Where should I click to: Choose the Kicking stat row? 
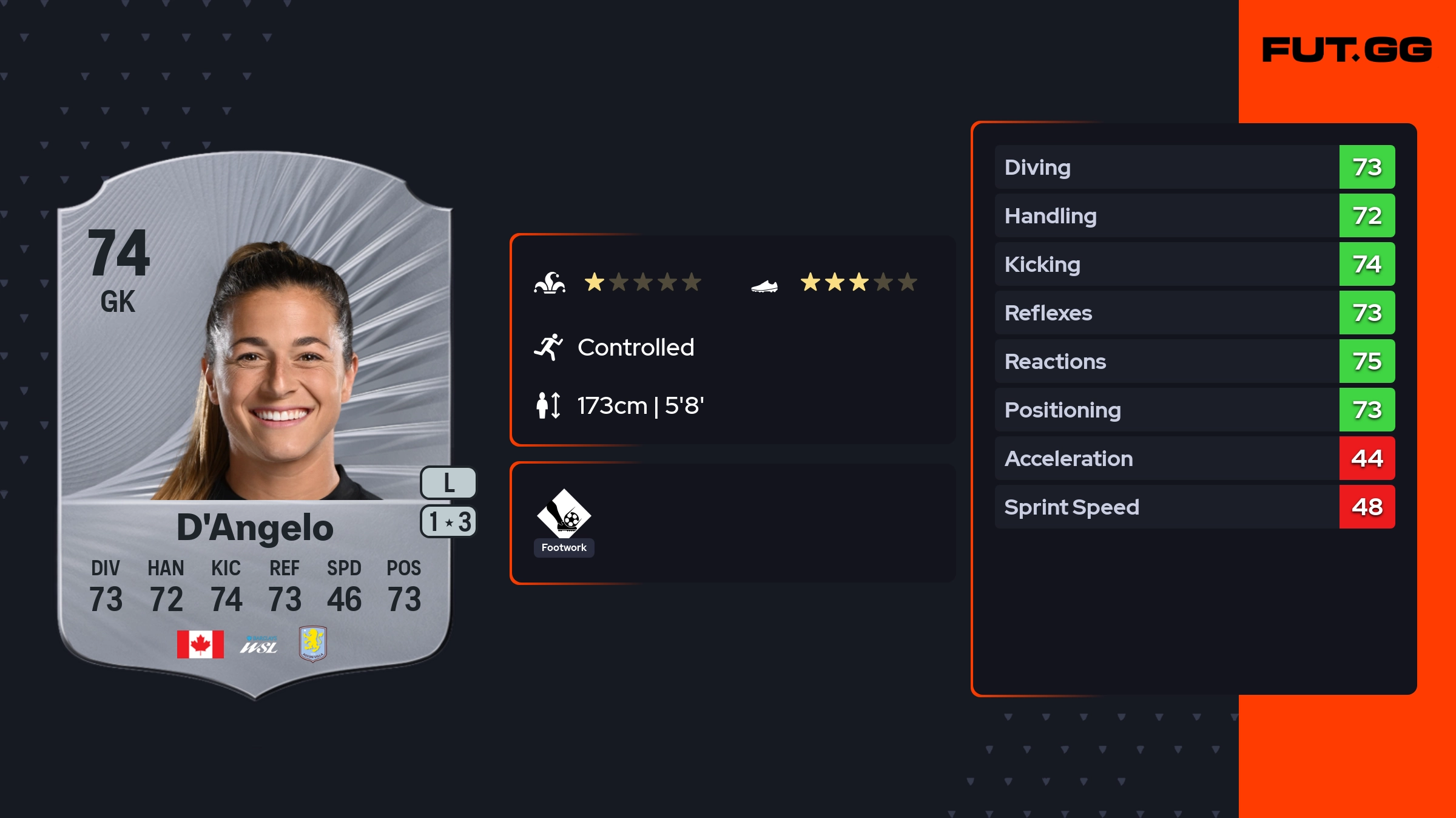click(1194, 264)
